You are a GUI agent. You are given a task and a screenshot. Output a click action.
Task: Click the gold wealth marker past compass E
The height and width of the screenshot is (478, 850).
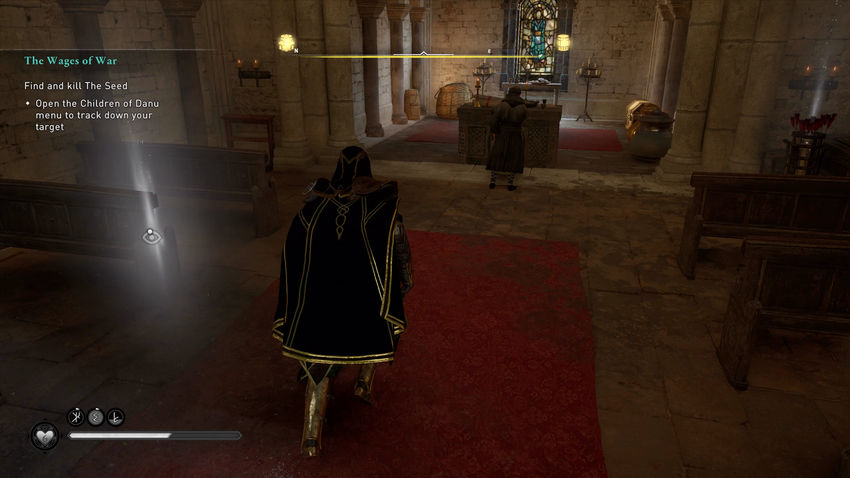coord(563,43)
